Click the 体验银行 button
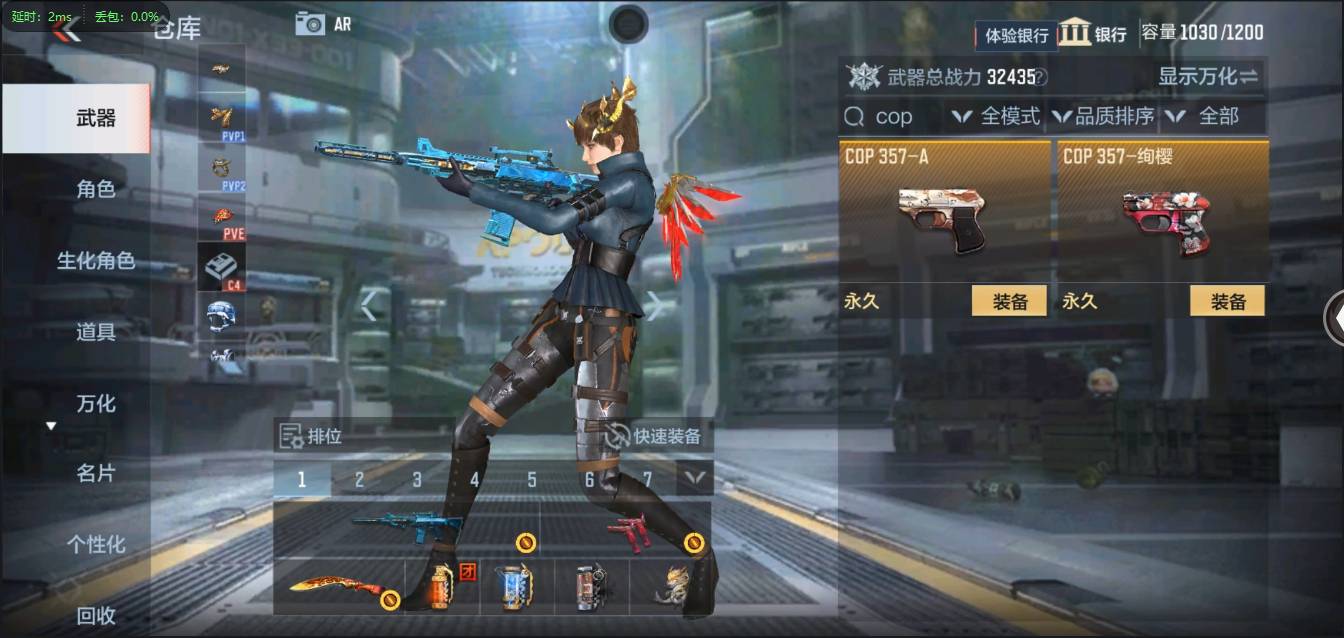This screenshot has width=1344, height=638. coord(1016,36)
